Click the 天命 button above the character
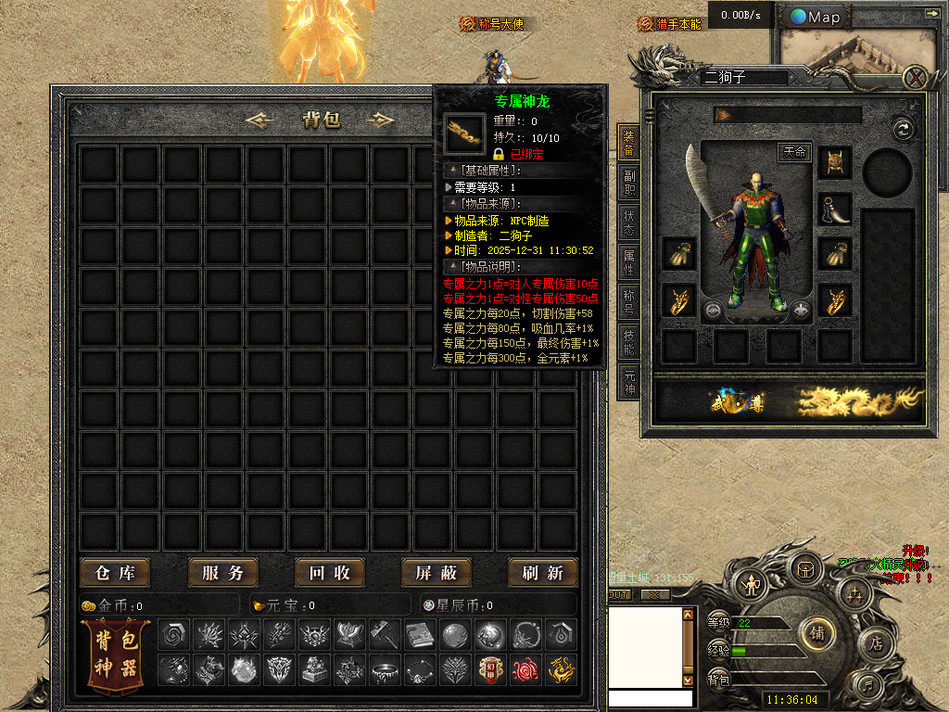 click(794, 152)
